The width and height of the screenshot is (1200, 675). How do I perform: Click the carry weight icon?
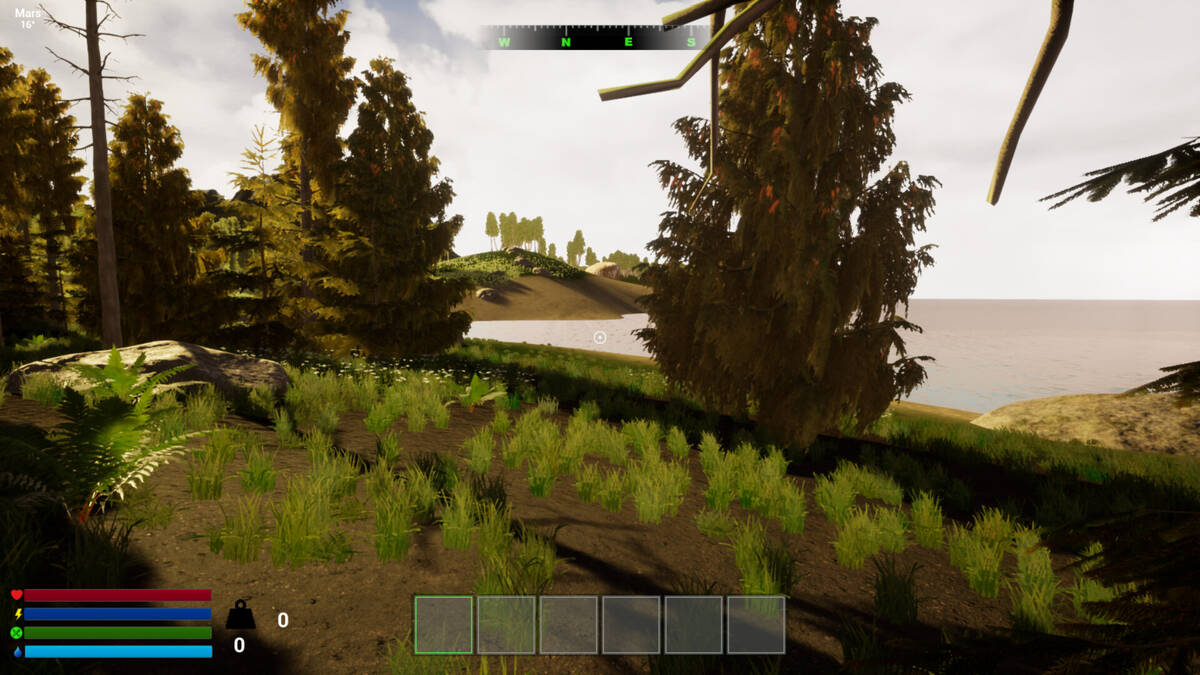(240, 615)
